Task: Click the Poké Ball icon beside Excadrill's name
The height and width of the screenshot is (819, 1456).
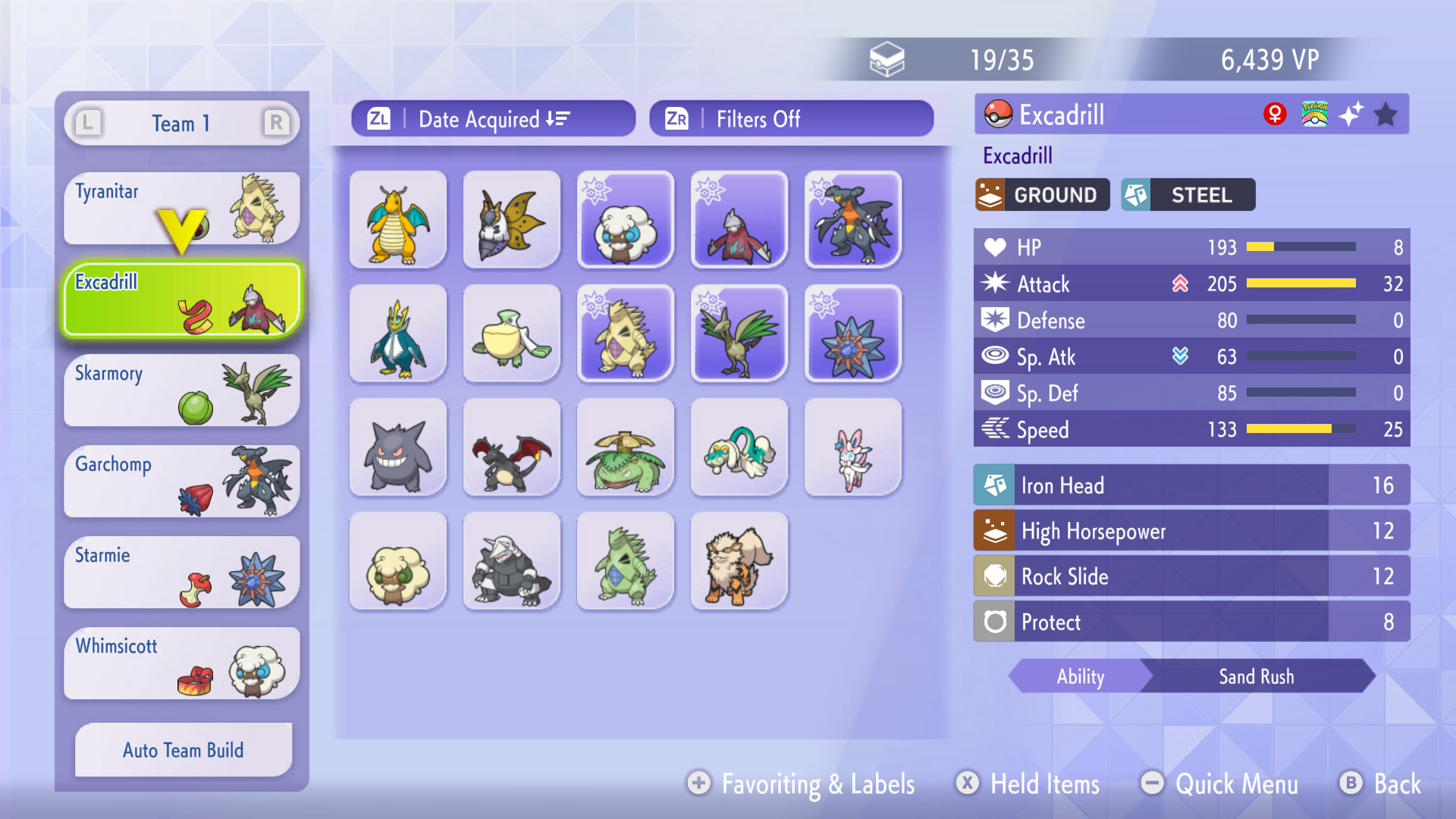Action: coord(997,114)
